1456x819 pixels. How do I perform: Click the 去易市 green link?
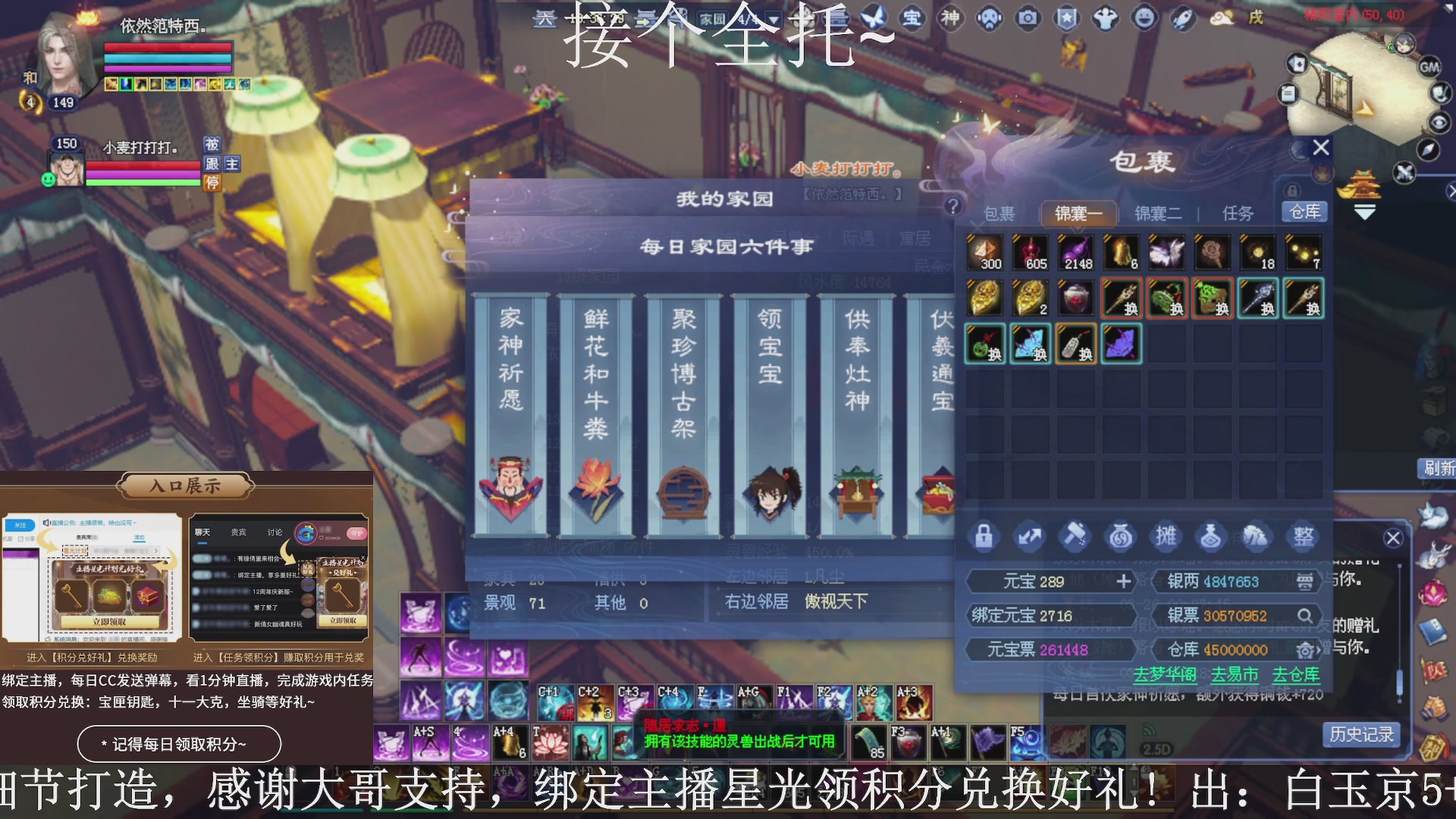tap(1235, 674)
